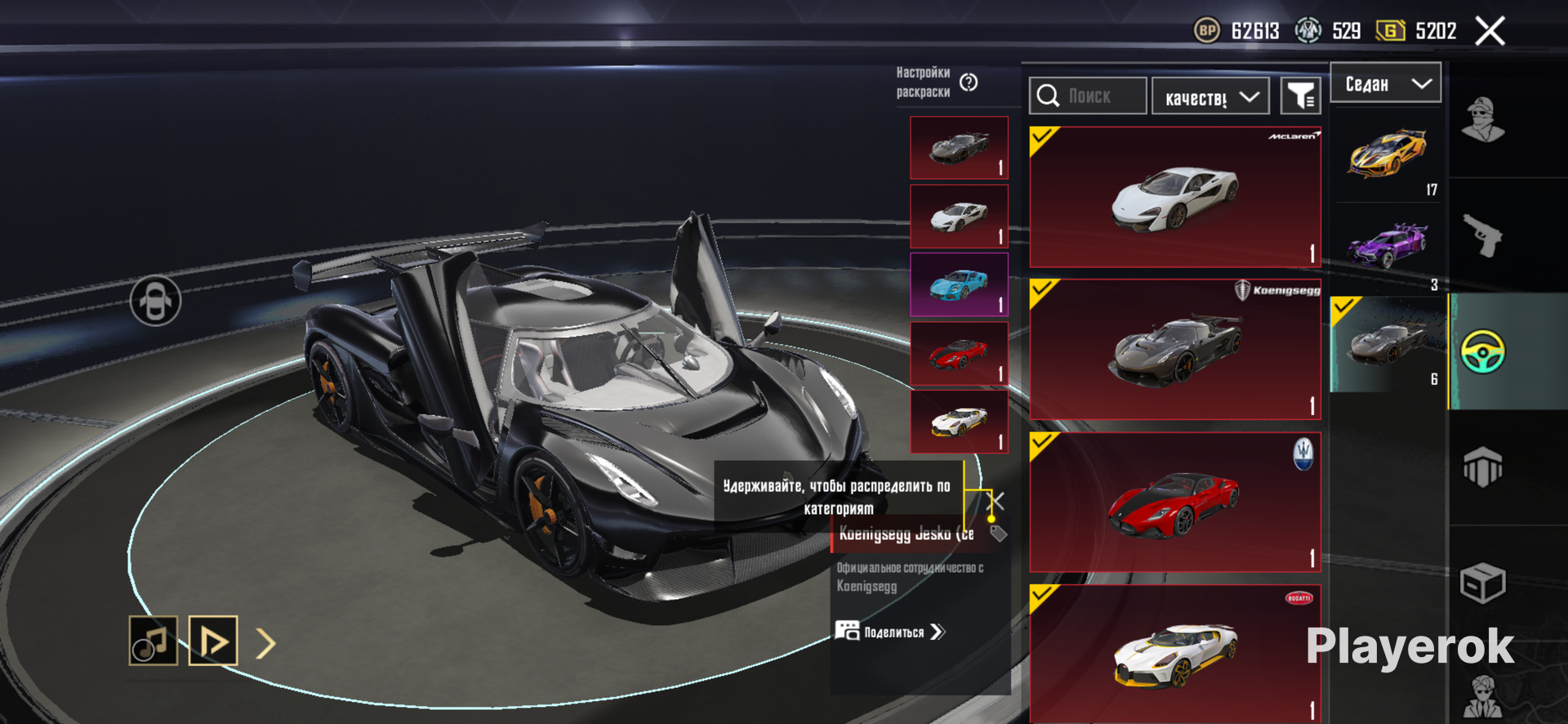Open the filter funnel button

click(1300, 96)
